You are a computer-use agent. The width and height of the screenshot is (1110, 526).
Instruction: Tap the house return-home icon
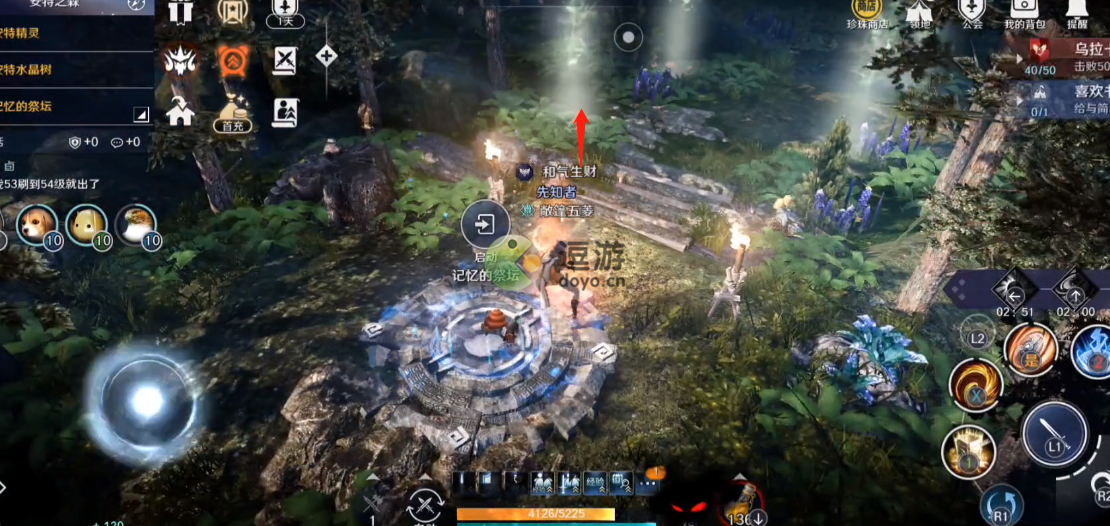[x=180, y=110]
